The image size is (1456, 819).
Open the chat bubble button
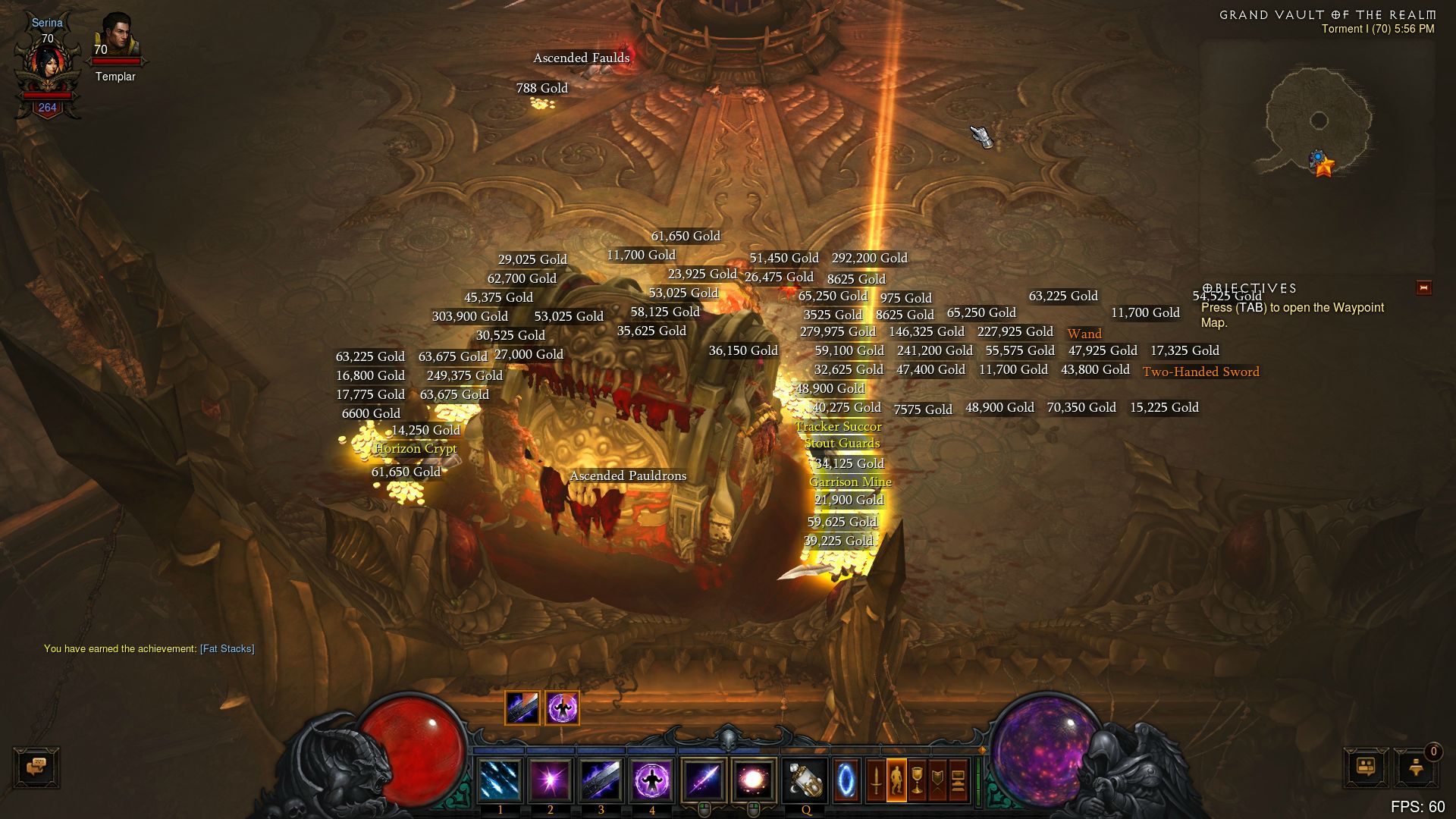point(36,767)
